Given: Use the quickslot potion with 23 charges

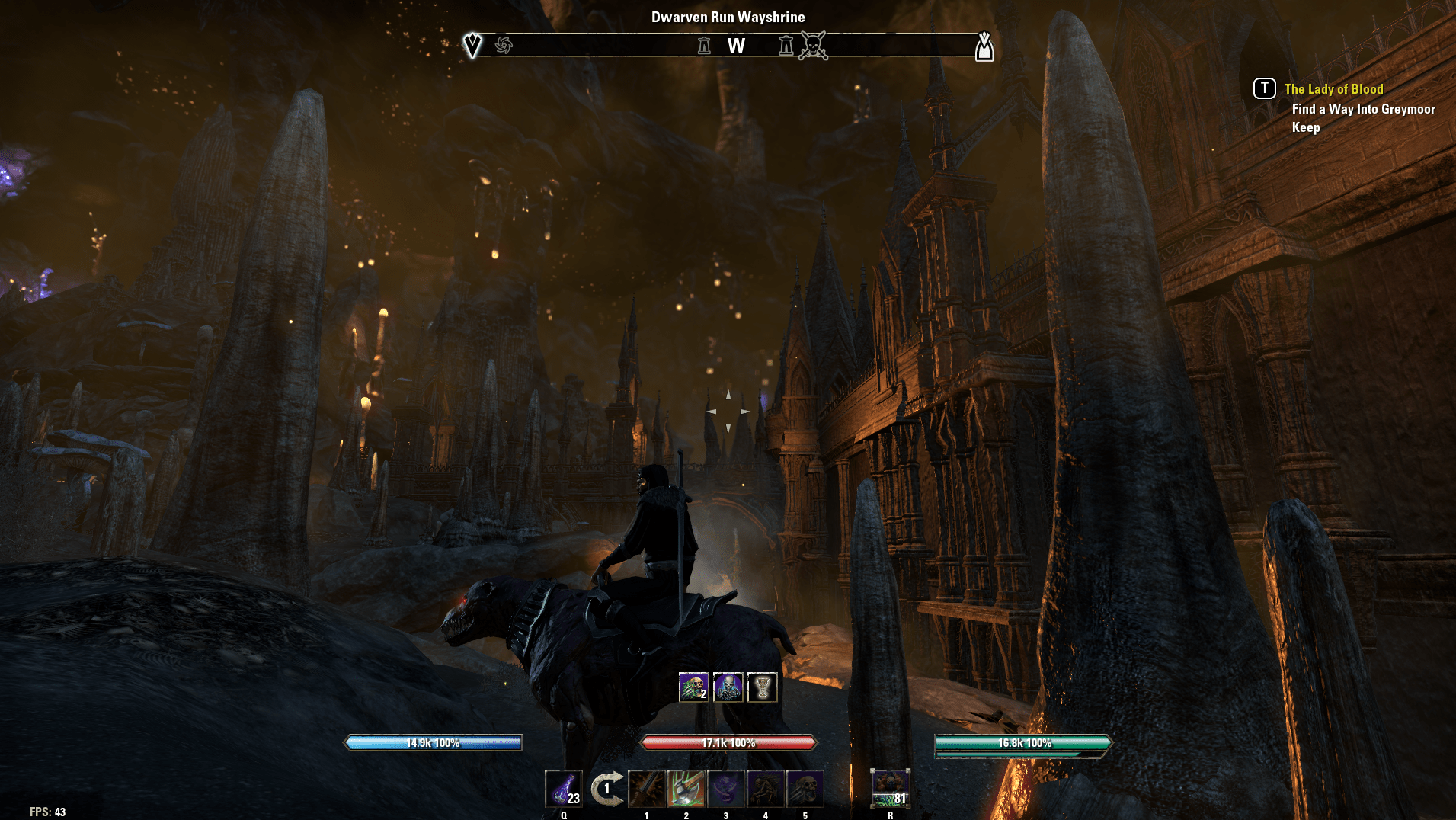Looking at the screenshot, I should pos(564,790).
